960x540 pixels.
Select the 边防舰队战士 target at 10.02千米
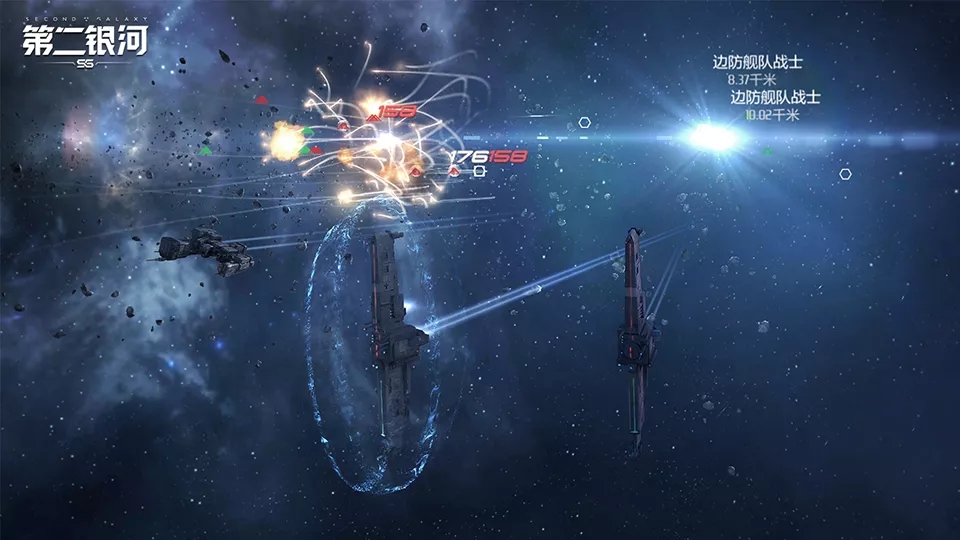tap(775, 98)
